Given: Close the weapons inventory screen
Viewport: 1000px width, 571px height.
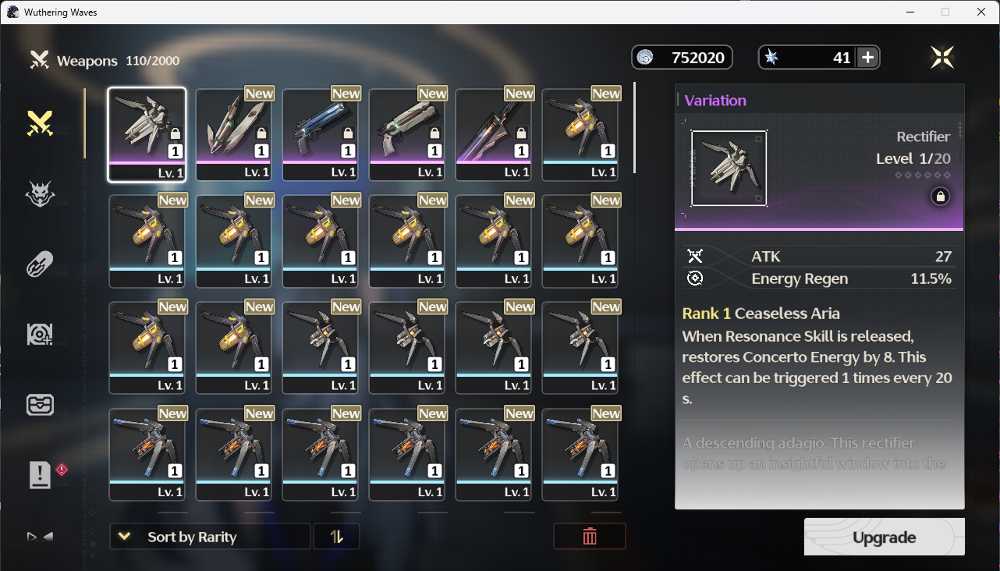Looking at the screenshot, I should (941, 58).
